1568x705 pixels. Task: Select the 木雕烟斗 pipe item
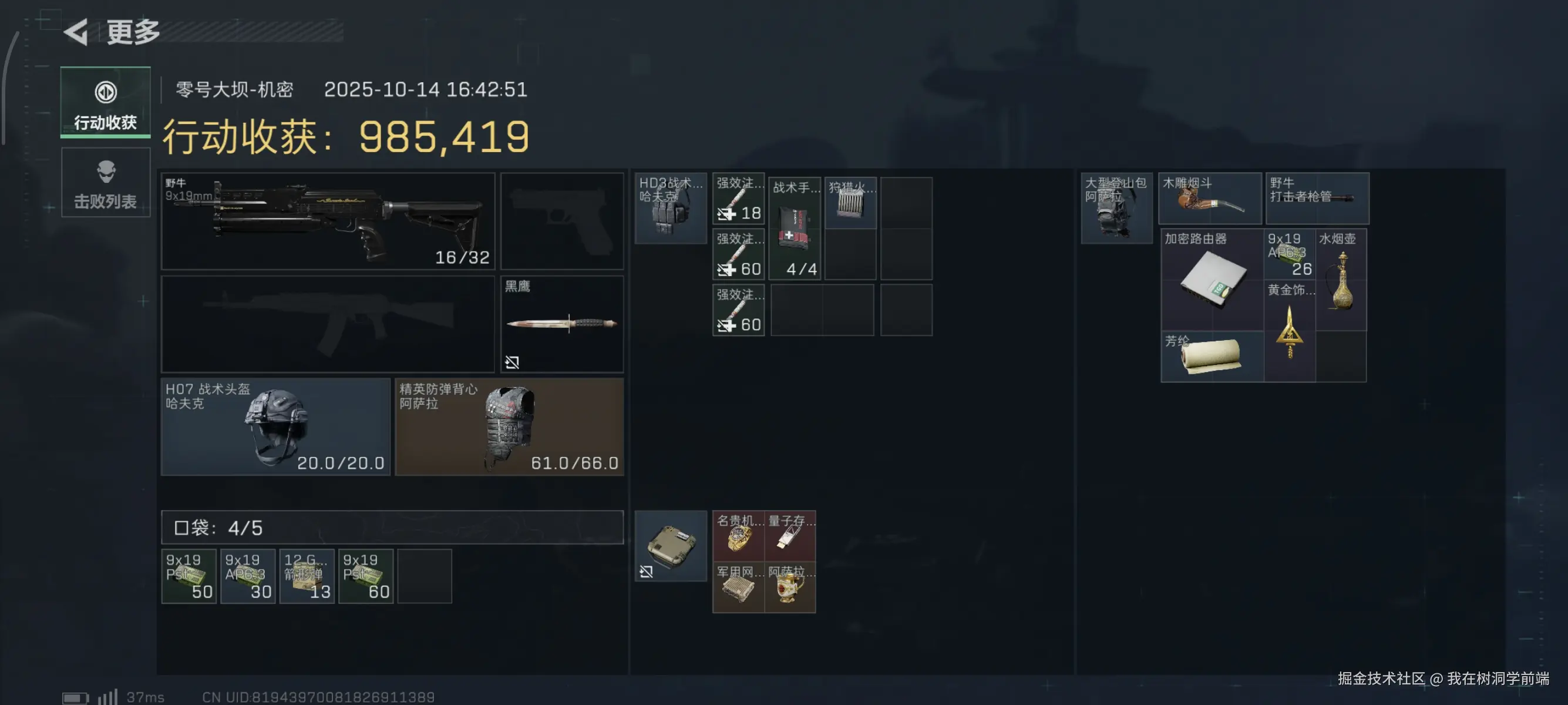tap(1209, 199)
